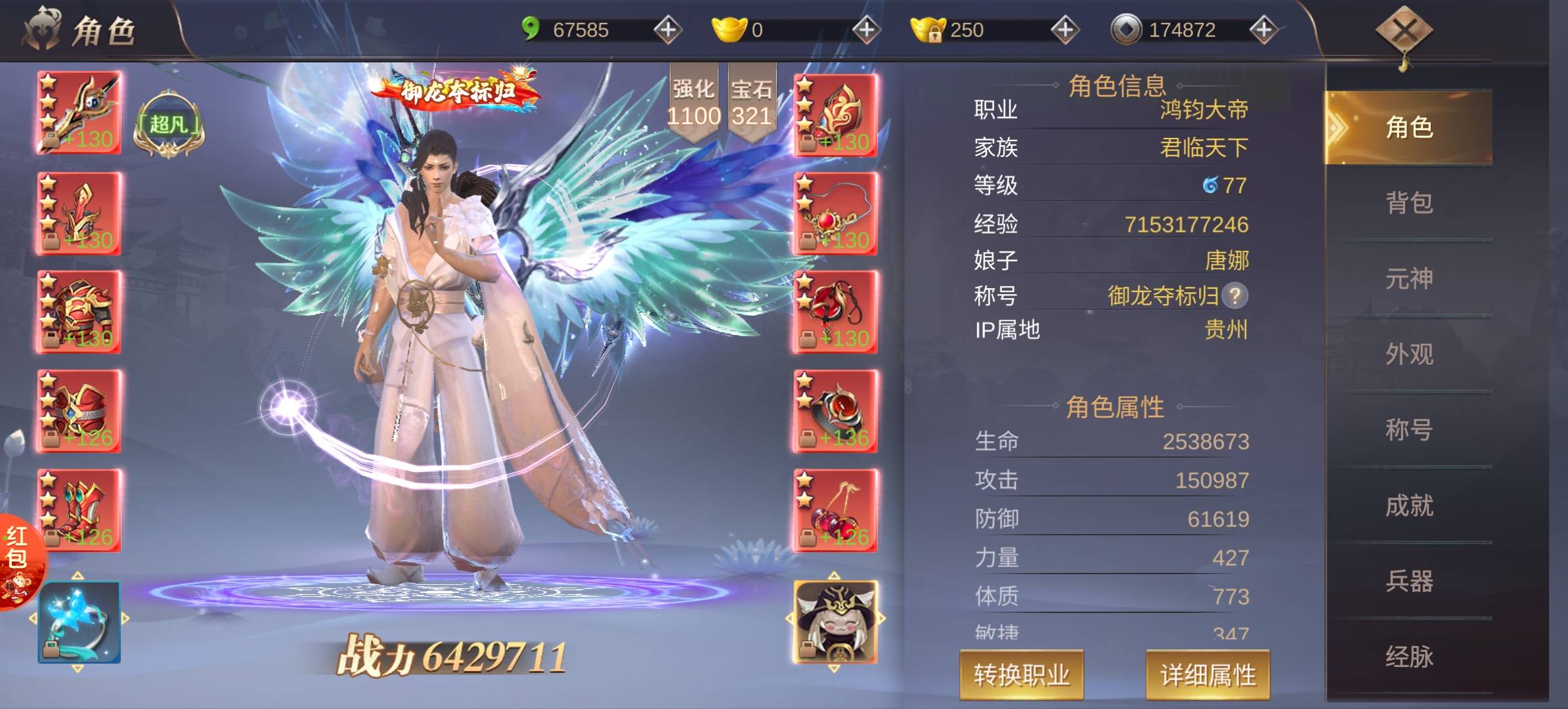The height and width of the screenshot is (709, 1568).
Task: Open the 宝石 321 banner
Action: pos(752,103)
